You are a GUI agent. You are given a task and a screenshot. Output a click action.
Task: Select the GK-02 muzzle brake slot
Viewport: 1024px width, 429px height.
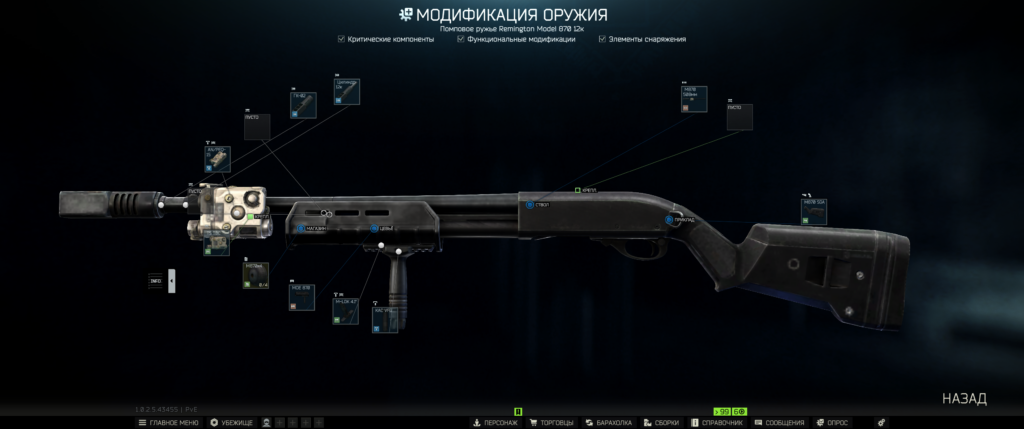coord(303,104)
